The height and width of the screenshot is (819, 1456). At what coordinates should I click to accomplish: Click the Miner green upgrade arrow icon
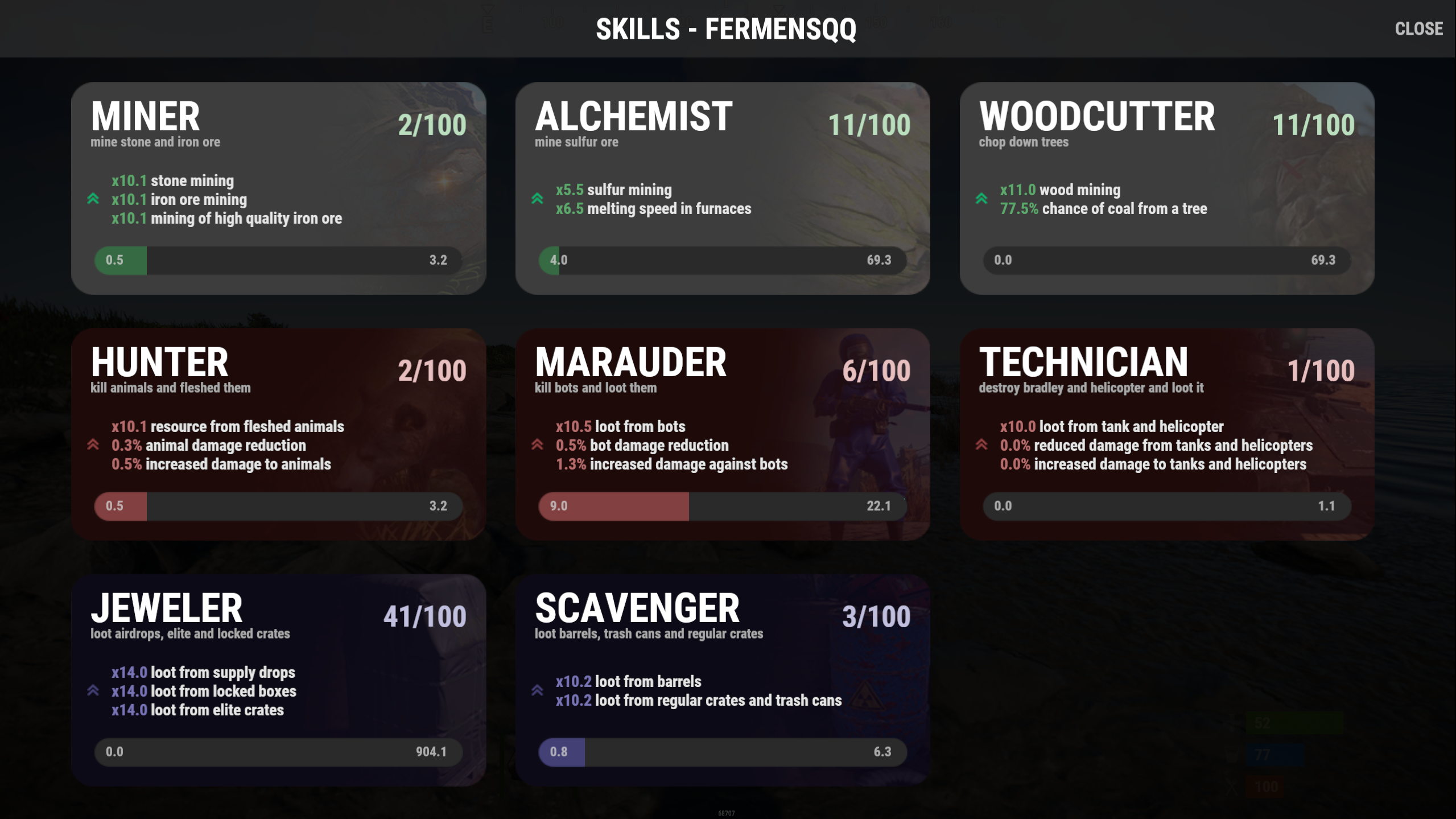tap(93, 199)
